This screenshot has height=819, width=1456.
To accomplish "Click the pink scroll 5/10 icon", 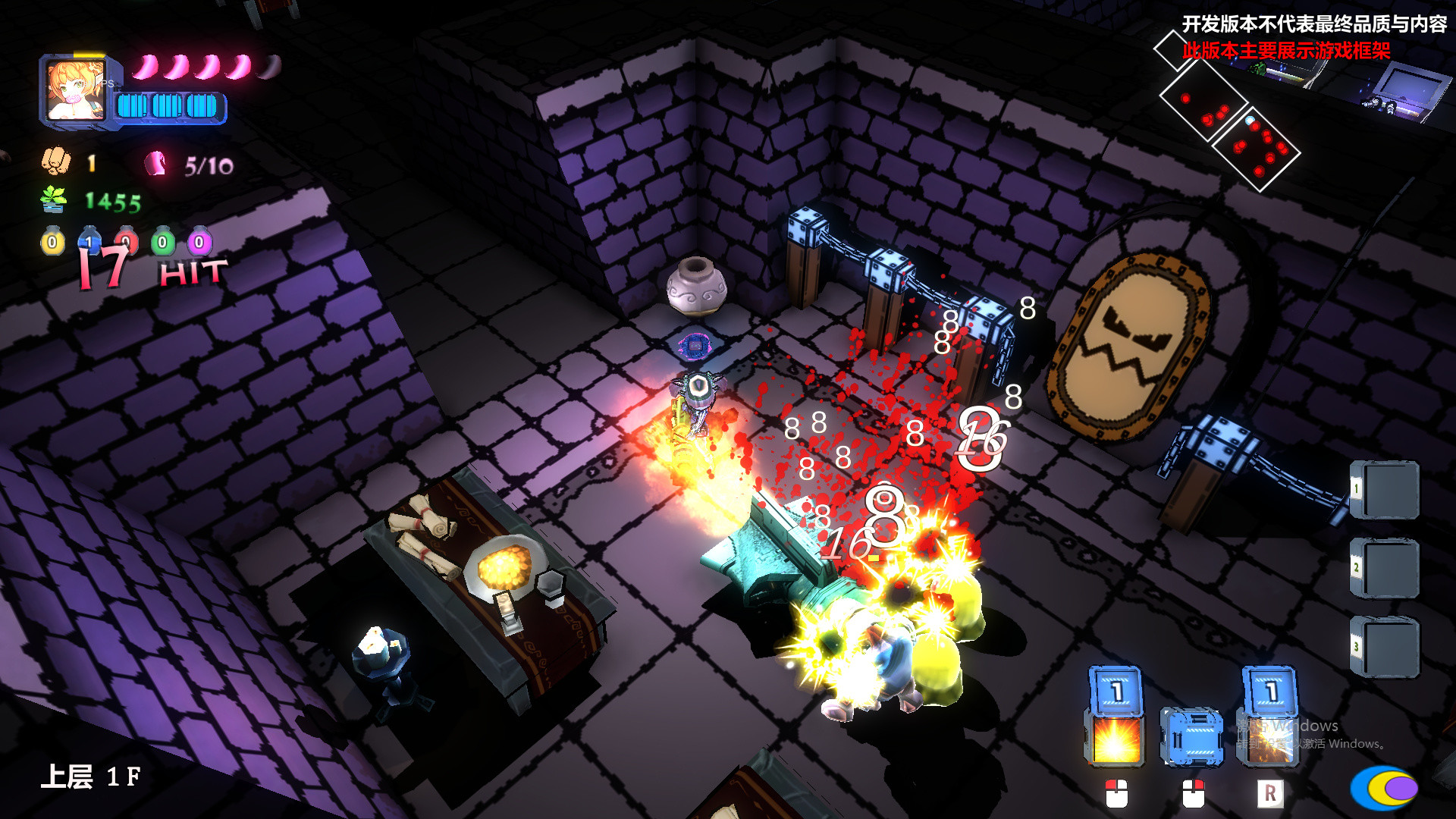I will [x=154, y=162].
